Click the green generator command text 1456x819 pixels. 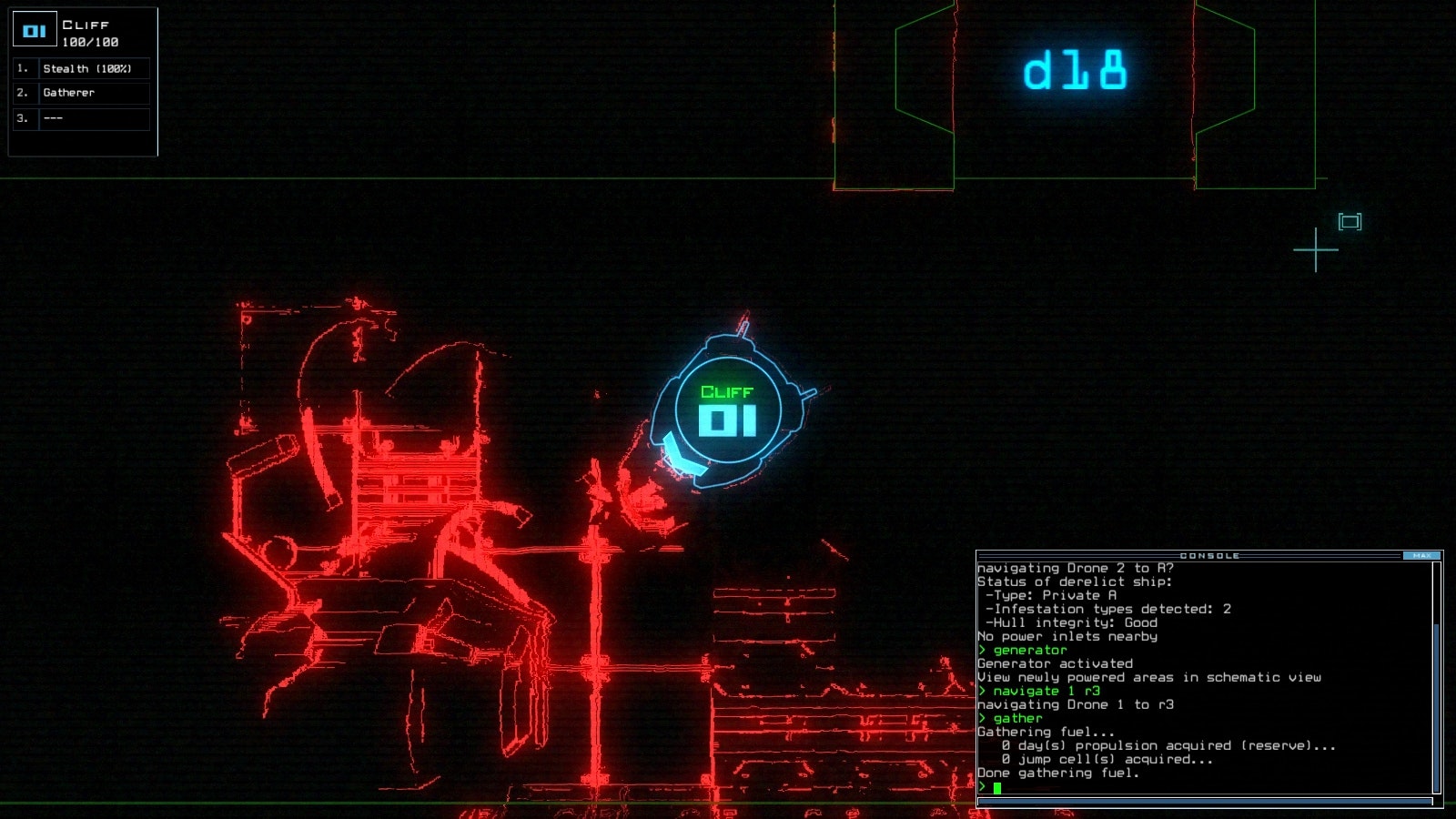click(x=1031, y=650)
